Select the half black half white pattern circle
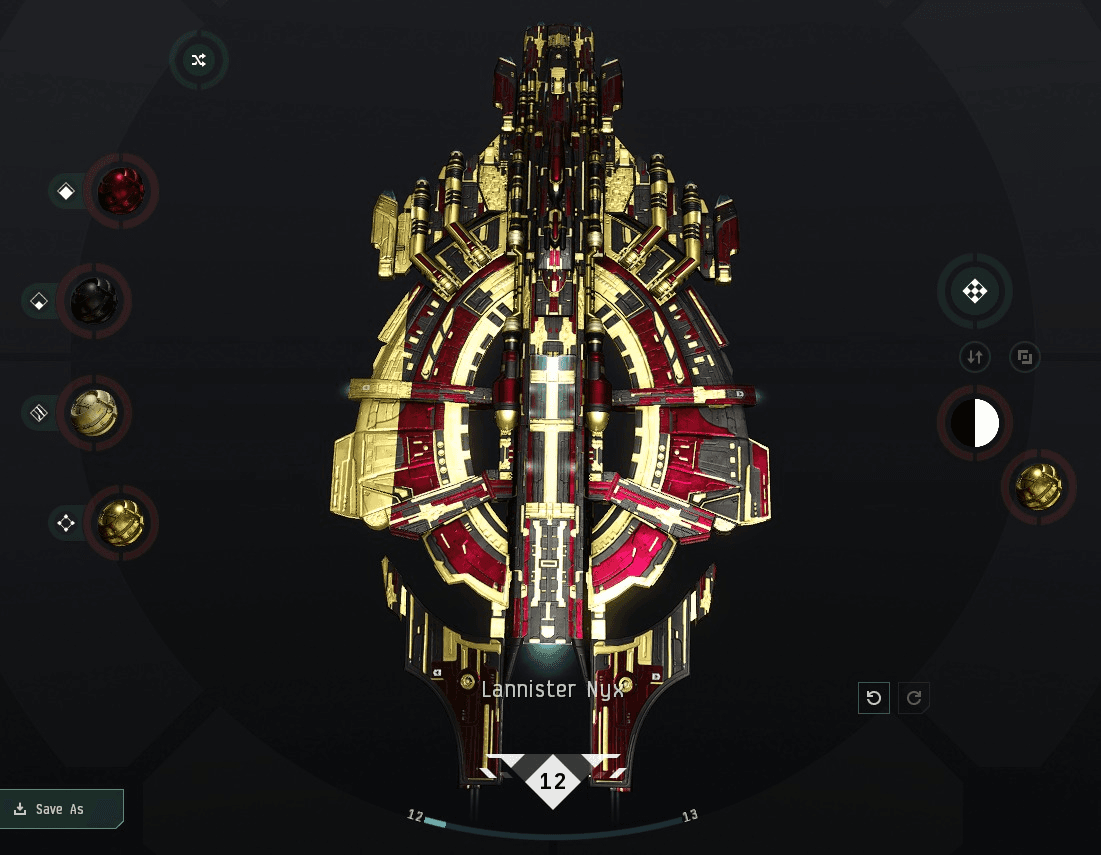Screen dimensions: 1101x855 [974, 423]
